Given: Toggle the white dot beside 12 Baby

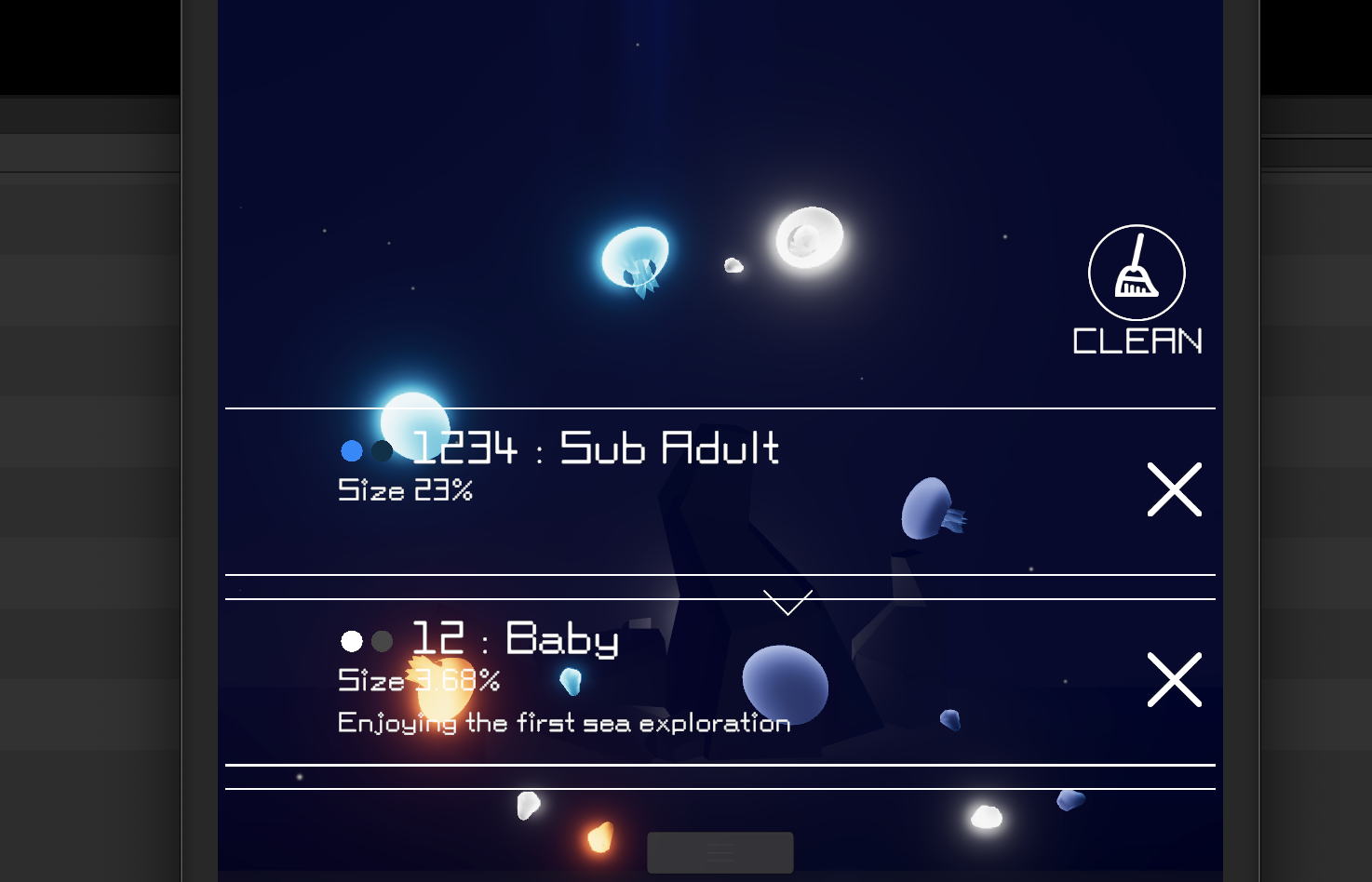Looking at the screenshot, I should [x=352, y=641].
